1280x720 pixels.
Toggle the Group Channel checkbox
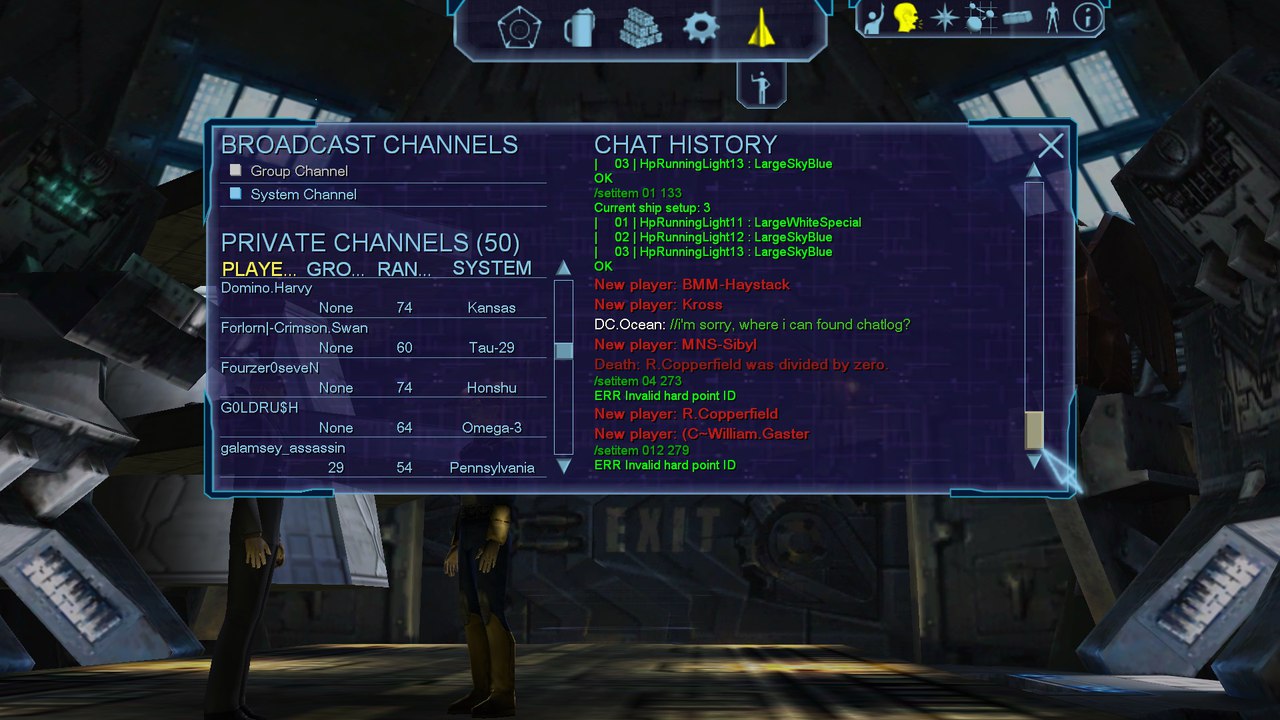(x=236, y=171)
